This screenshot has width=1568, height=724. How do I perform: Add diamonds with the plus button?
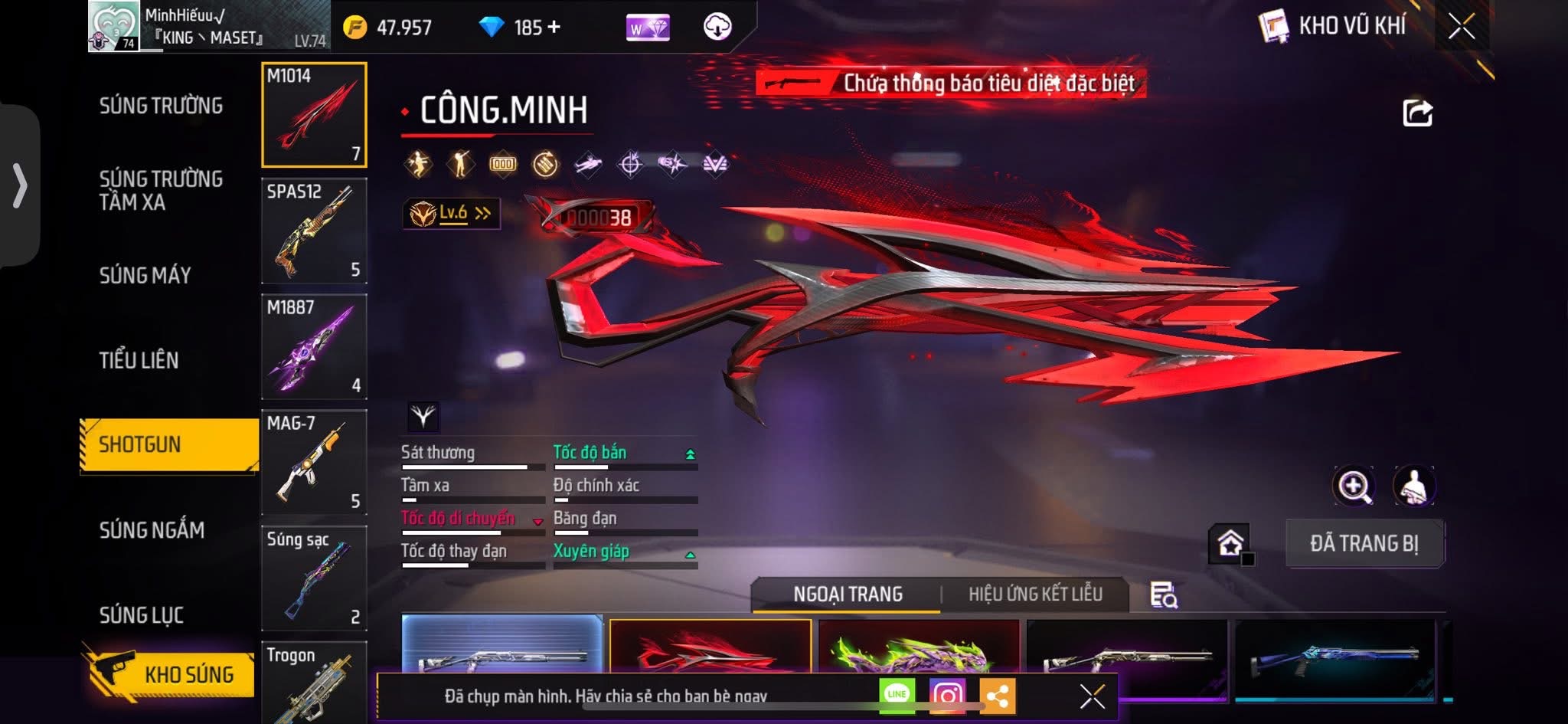pyautogui.click(x=554, y=28)
